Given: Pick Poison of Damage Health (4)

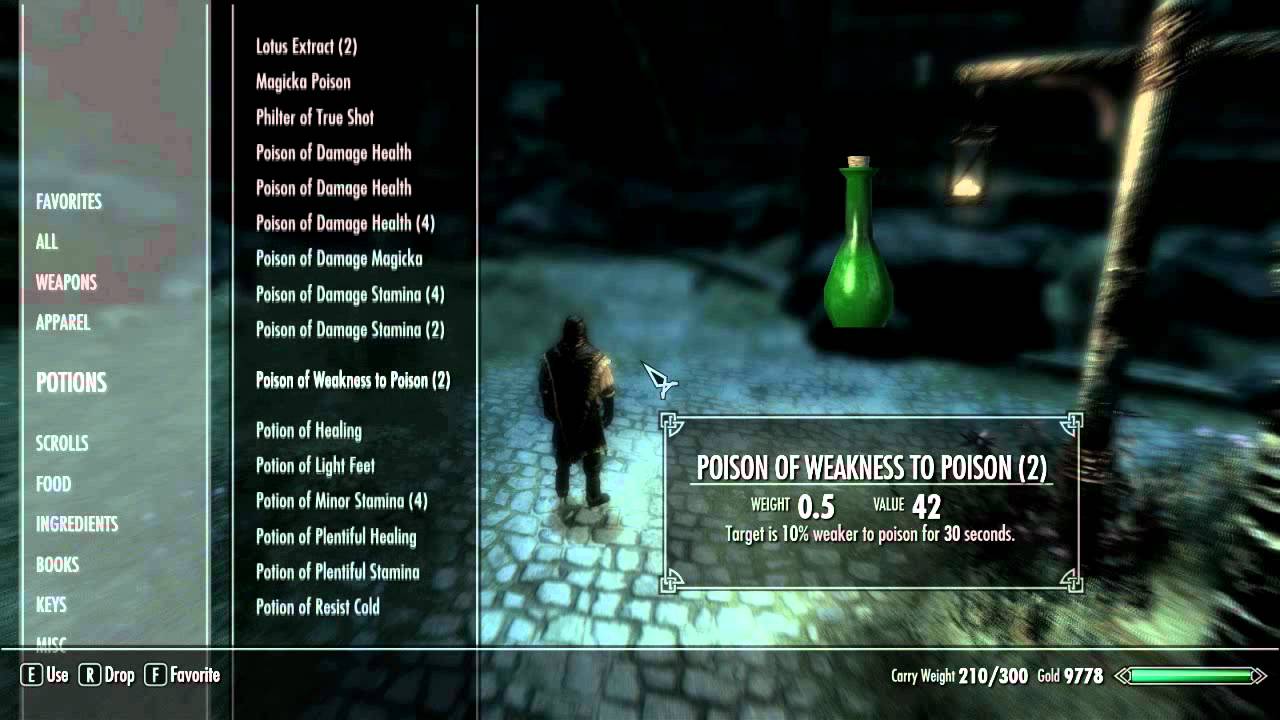Looking at the screenshot, I should (345, 223).
